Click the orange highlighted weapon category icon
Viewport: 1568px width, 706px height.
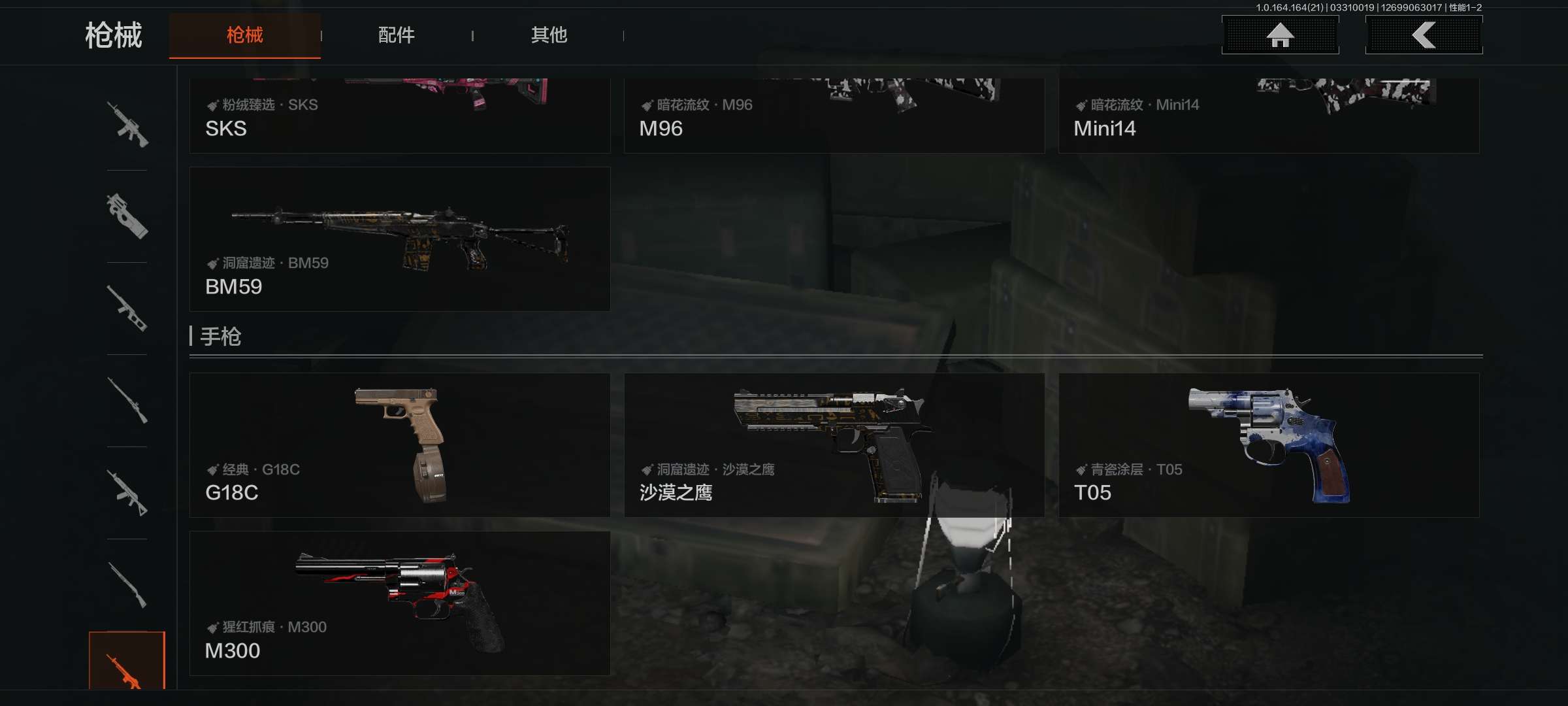pyautogui.click(x=127, y=662)
